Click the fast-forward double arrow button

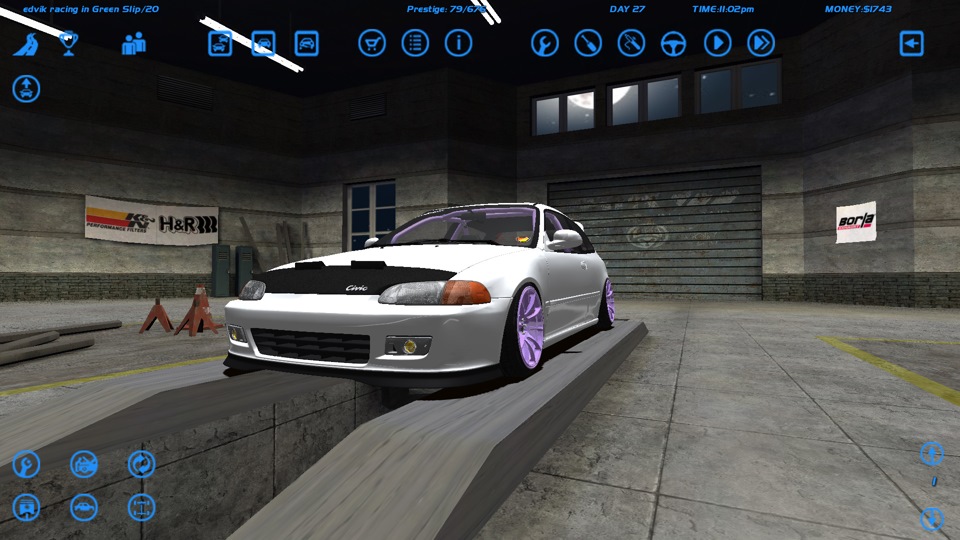pos(761,43)
